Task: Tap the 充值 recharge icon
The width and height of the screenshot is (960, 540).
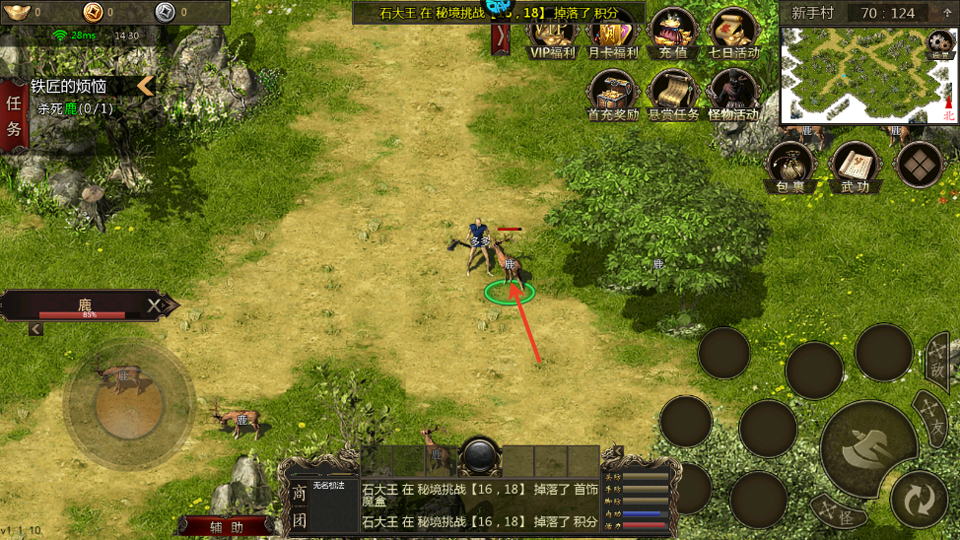Action: point(672,35)
